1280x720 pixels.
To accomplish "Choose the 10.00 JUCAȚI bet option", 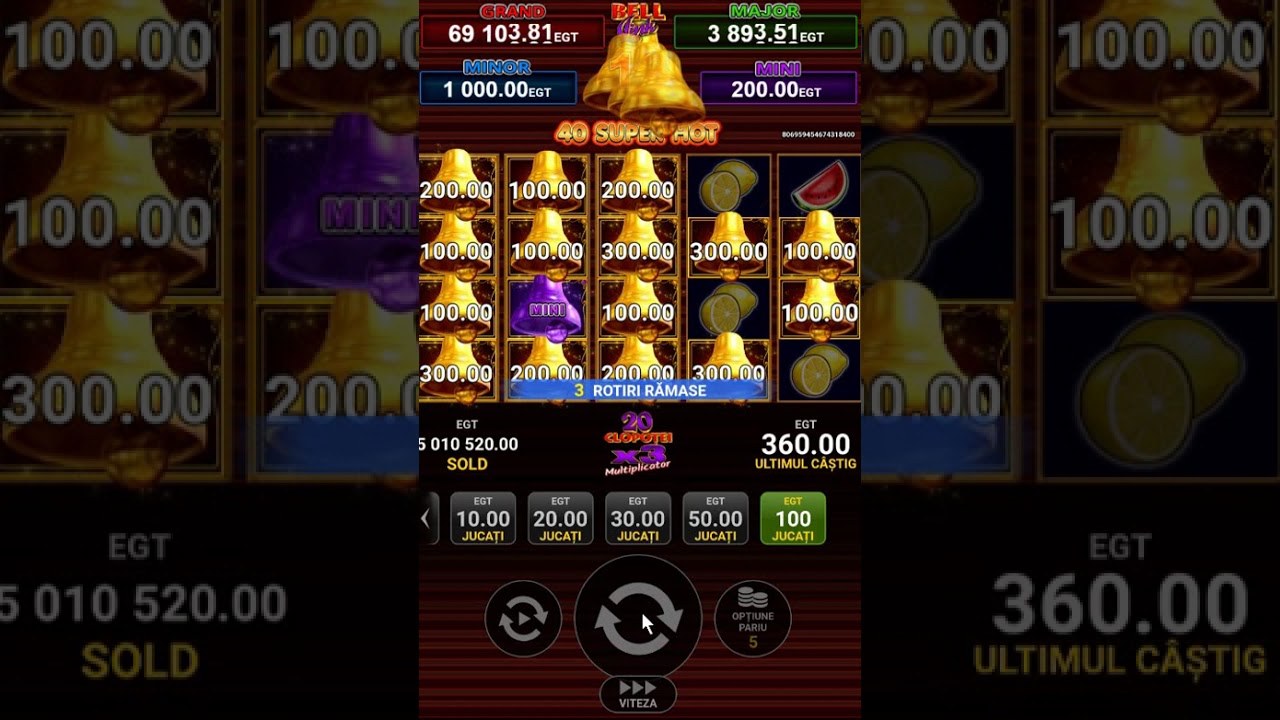I will 483,518.
